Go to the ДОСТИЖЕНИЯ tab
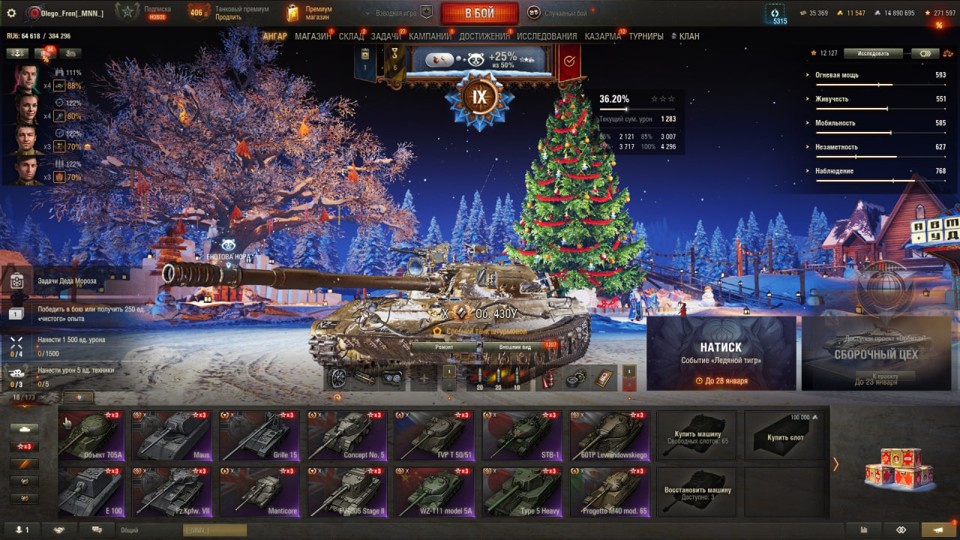 point(484,36)
